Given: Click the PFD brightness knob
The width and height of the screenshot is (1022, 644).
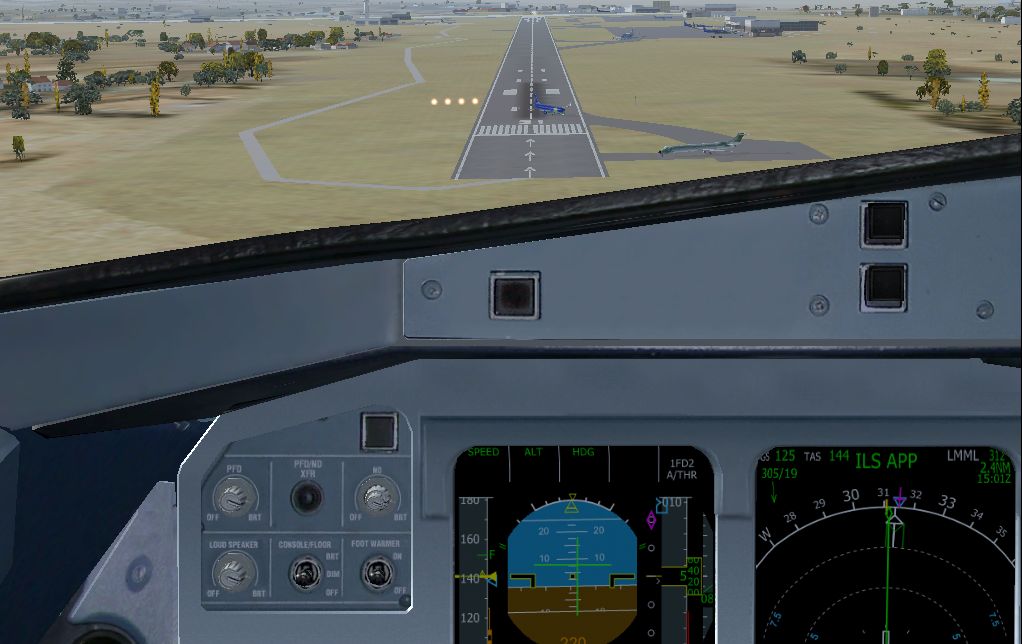Looking at the screenshot, I should click(235, 497).
